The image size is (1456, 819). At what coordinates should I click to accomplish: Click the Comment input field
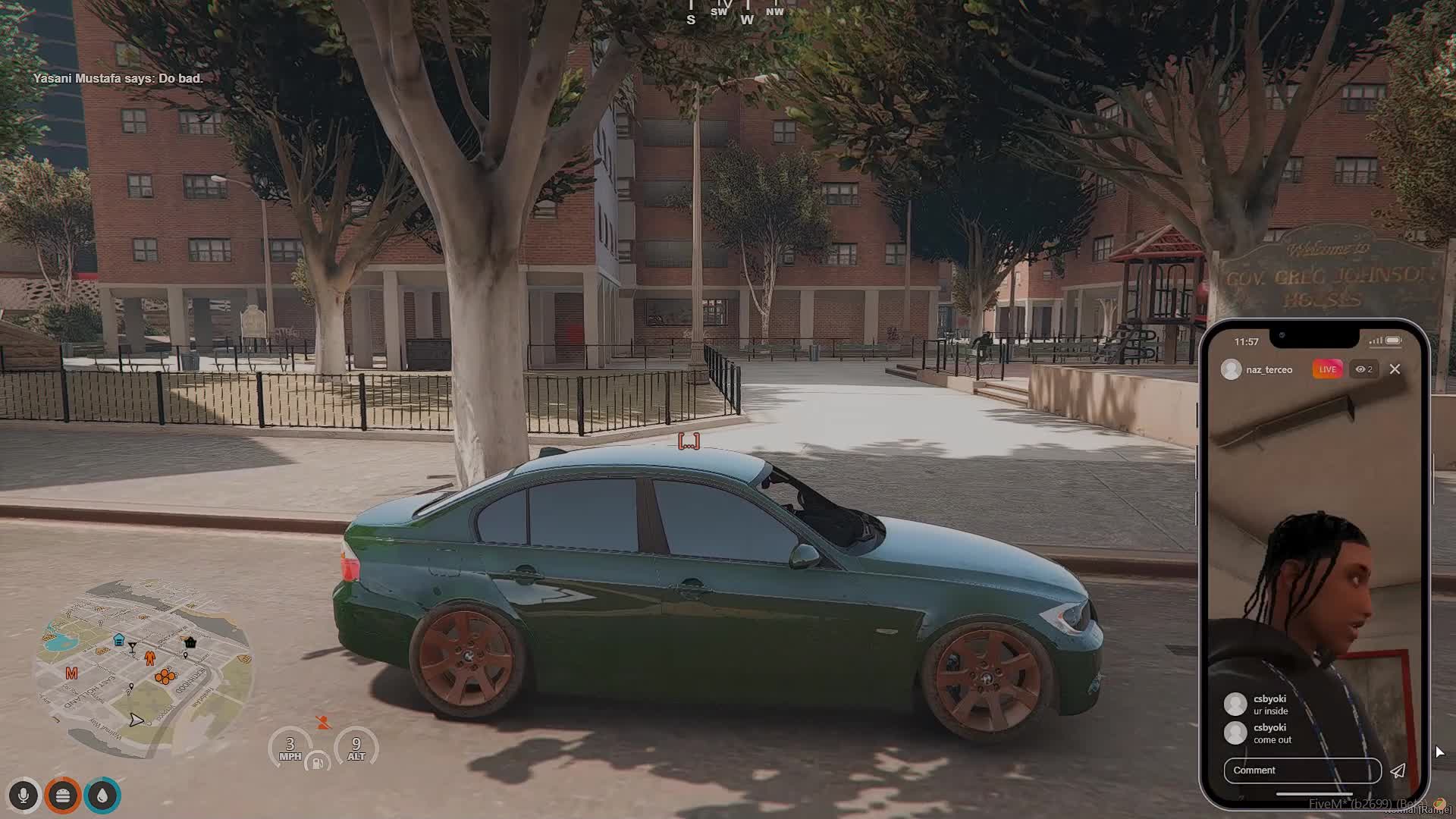tap(1301, 770)
